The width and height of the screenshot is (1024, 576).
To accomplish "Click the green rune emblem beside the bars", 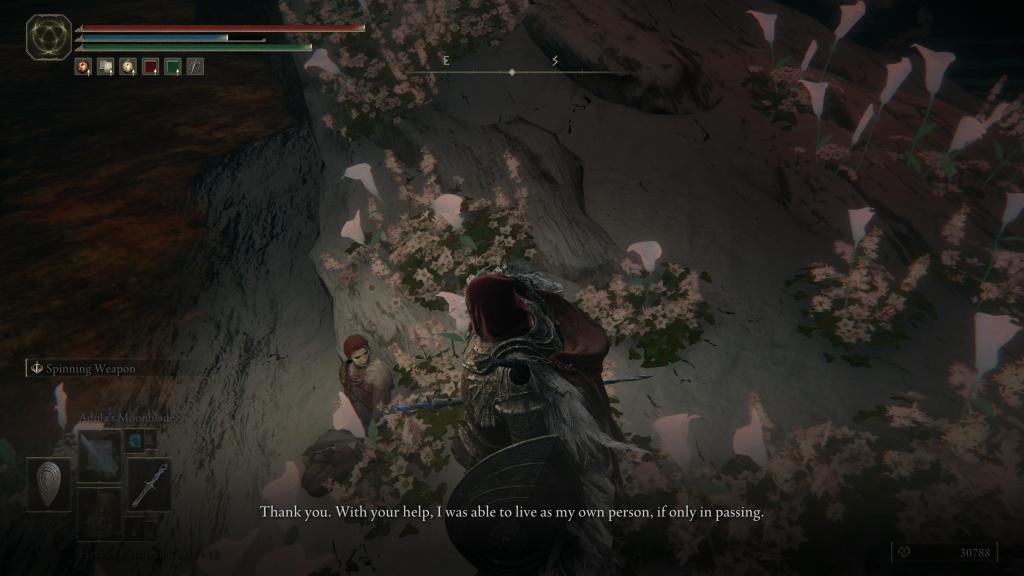I will click(x=47, y=36).
